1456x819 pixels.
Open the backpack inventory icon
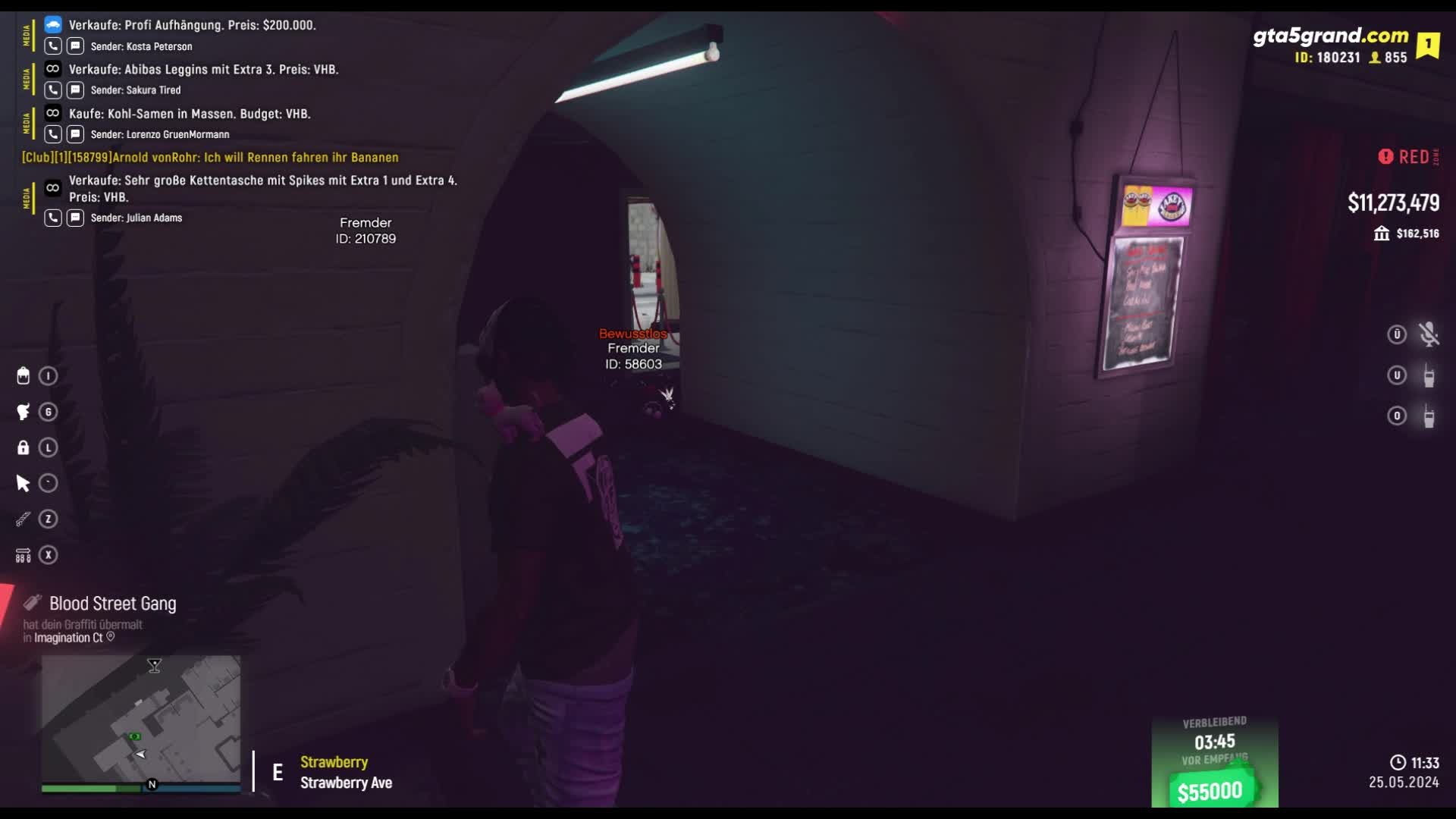tap(24, 376)
